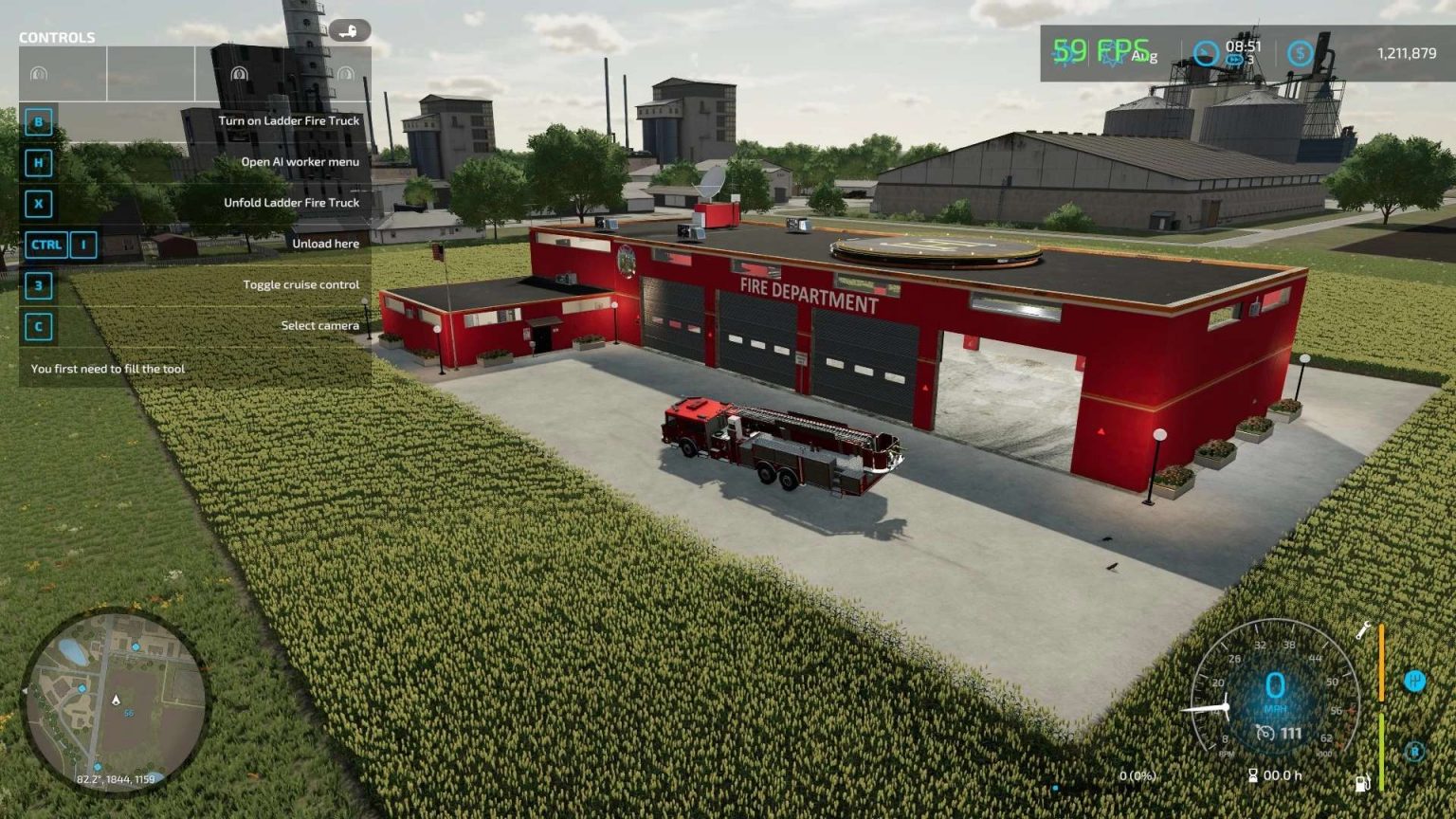
Task: Open the Select camera control option
Action: (x=322, y=324)
